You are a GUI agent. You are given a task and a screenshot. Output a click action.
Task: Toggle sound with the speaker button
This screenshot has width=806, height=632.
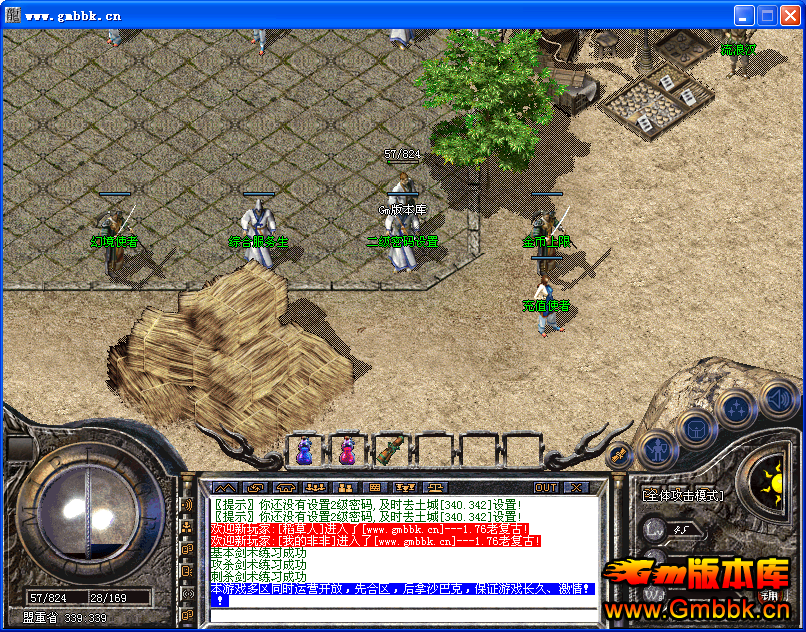777,398
